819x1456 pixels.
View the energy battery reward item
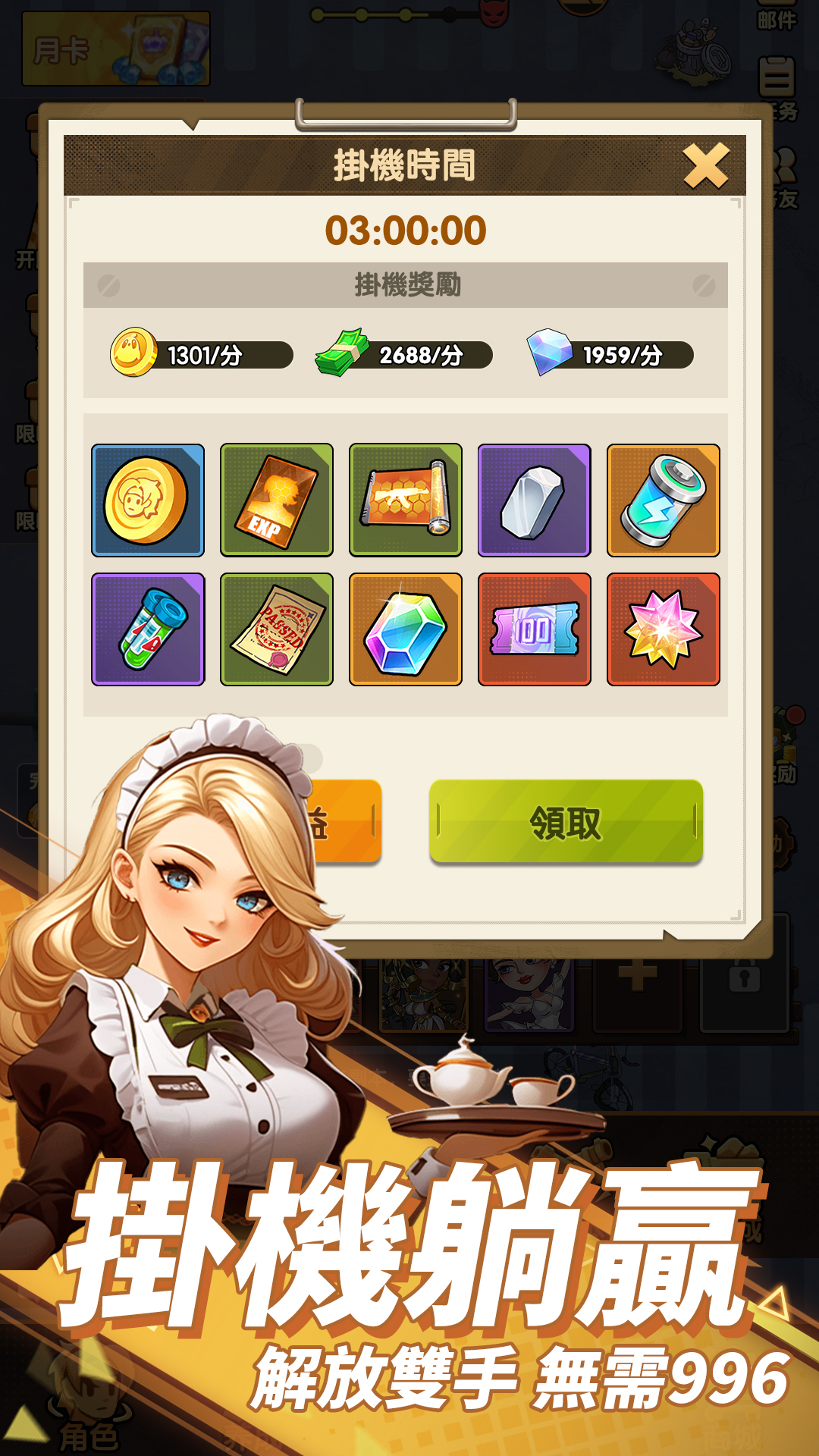coord(664,500)
